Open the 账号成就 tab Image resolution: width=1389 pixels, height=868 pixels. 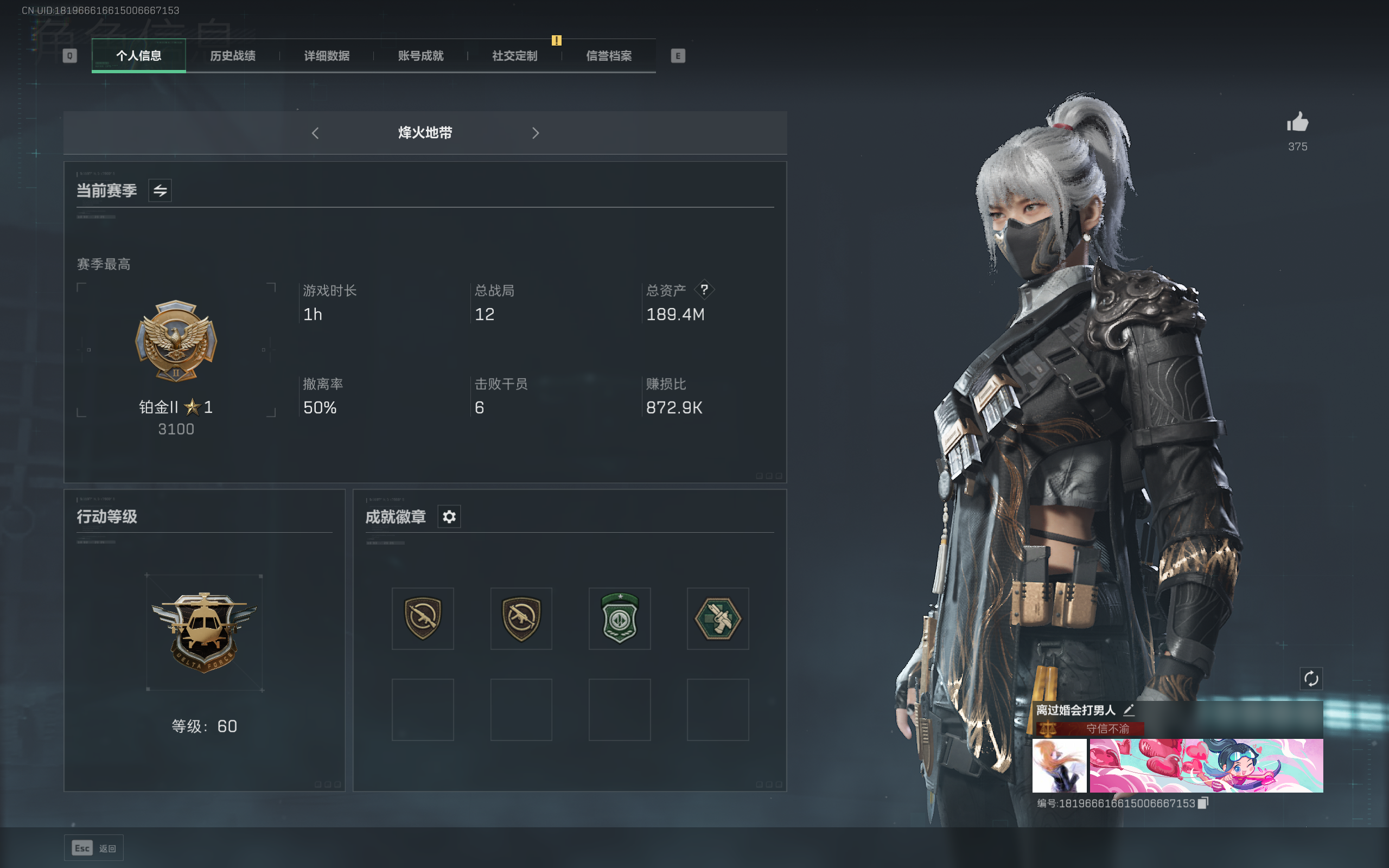tap(420, 56)
